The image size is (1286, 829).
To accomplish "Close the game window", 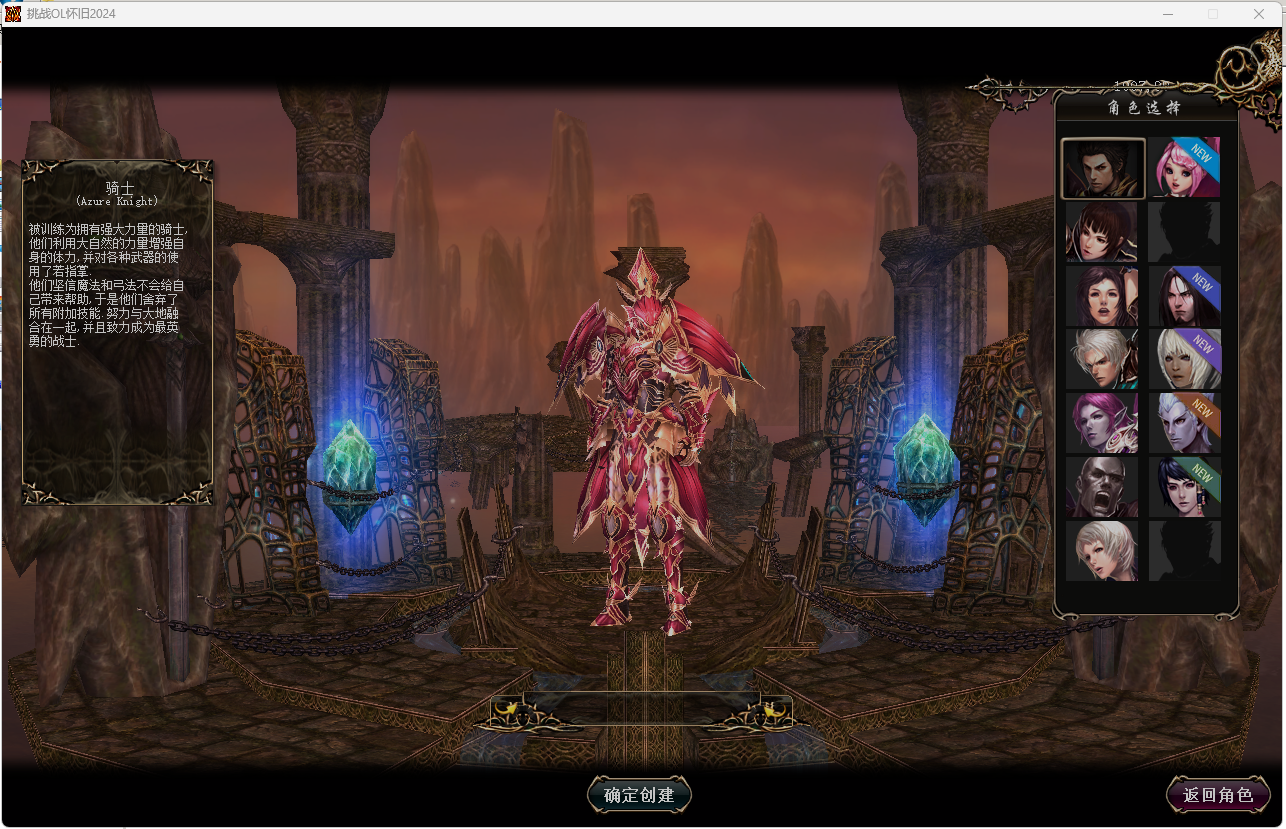I will [1259, 14].
